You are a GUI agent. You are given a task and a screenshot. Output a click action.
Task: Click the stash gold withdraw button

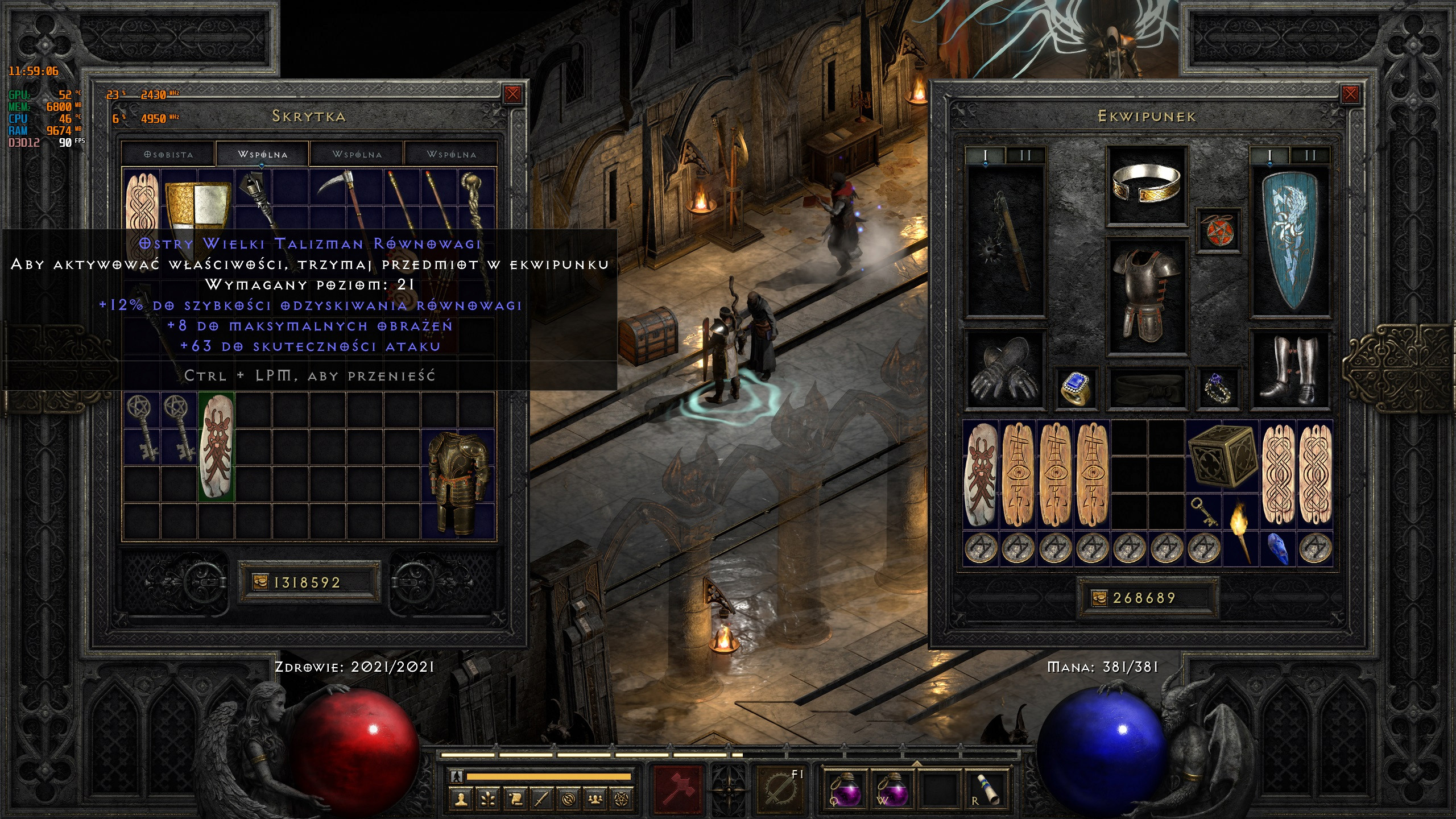pyautogui.click(x=260, y=582)
